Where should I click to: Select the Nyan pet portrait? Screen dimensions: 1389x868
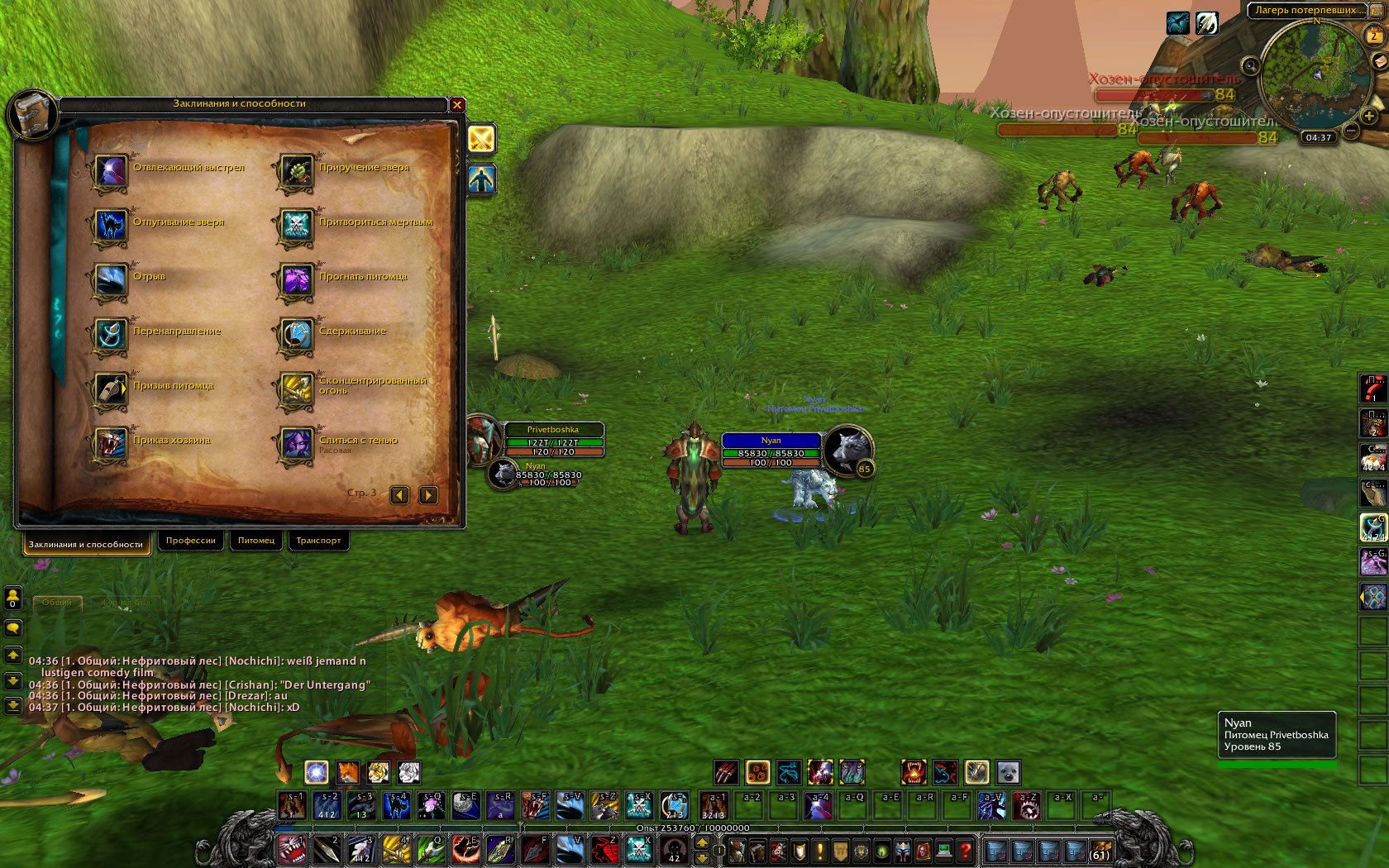pos(847,450)
